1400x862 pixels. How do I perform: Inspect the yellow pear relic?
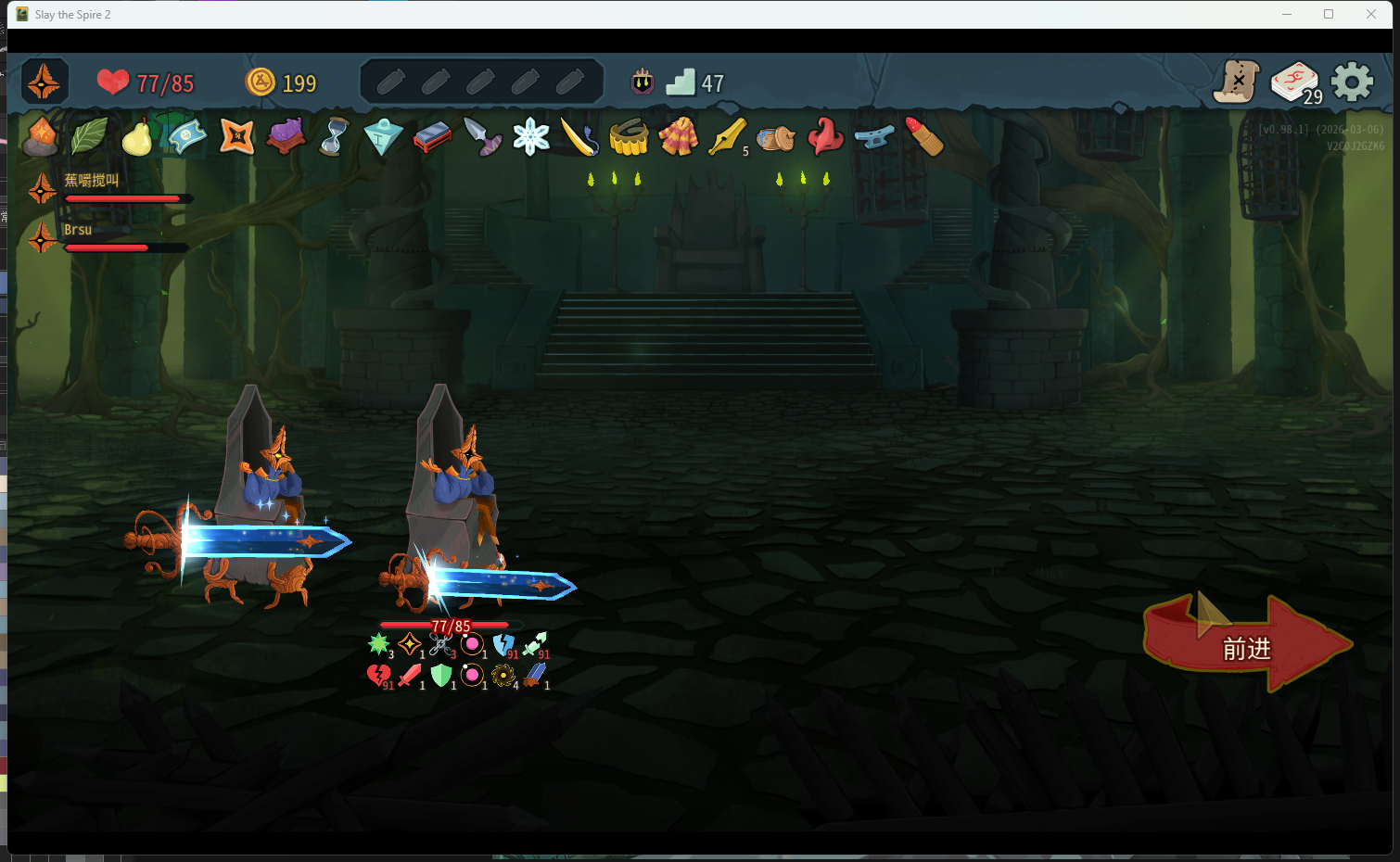point(137,138)
